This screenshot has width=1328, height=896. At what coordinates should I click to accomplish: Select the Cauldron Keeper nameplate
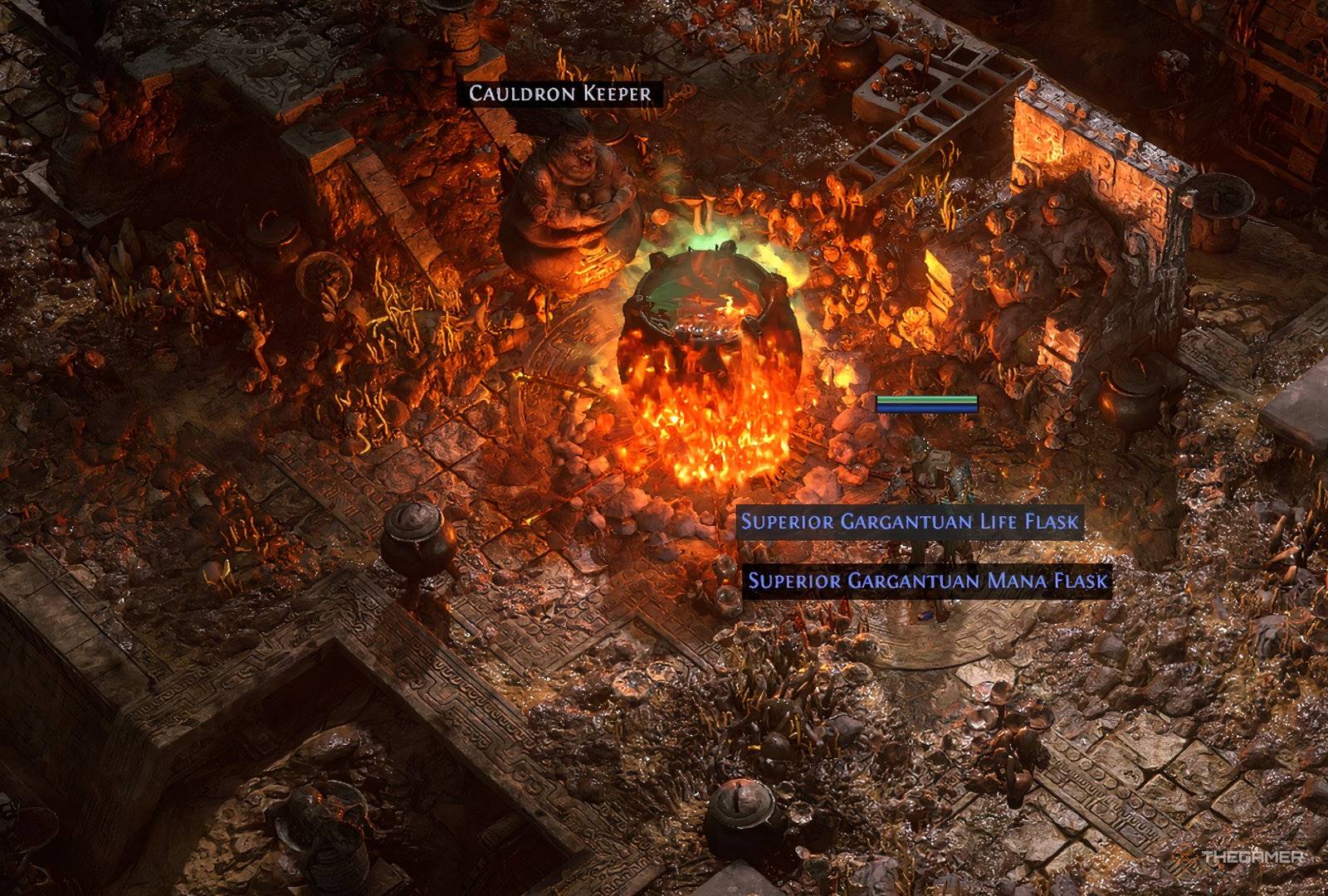coord(560,93)
